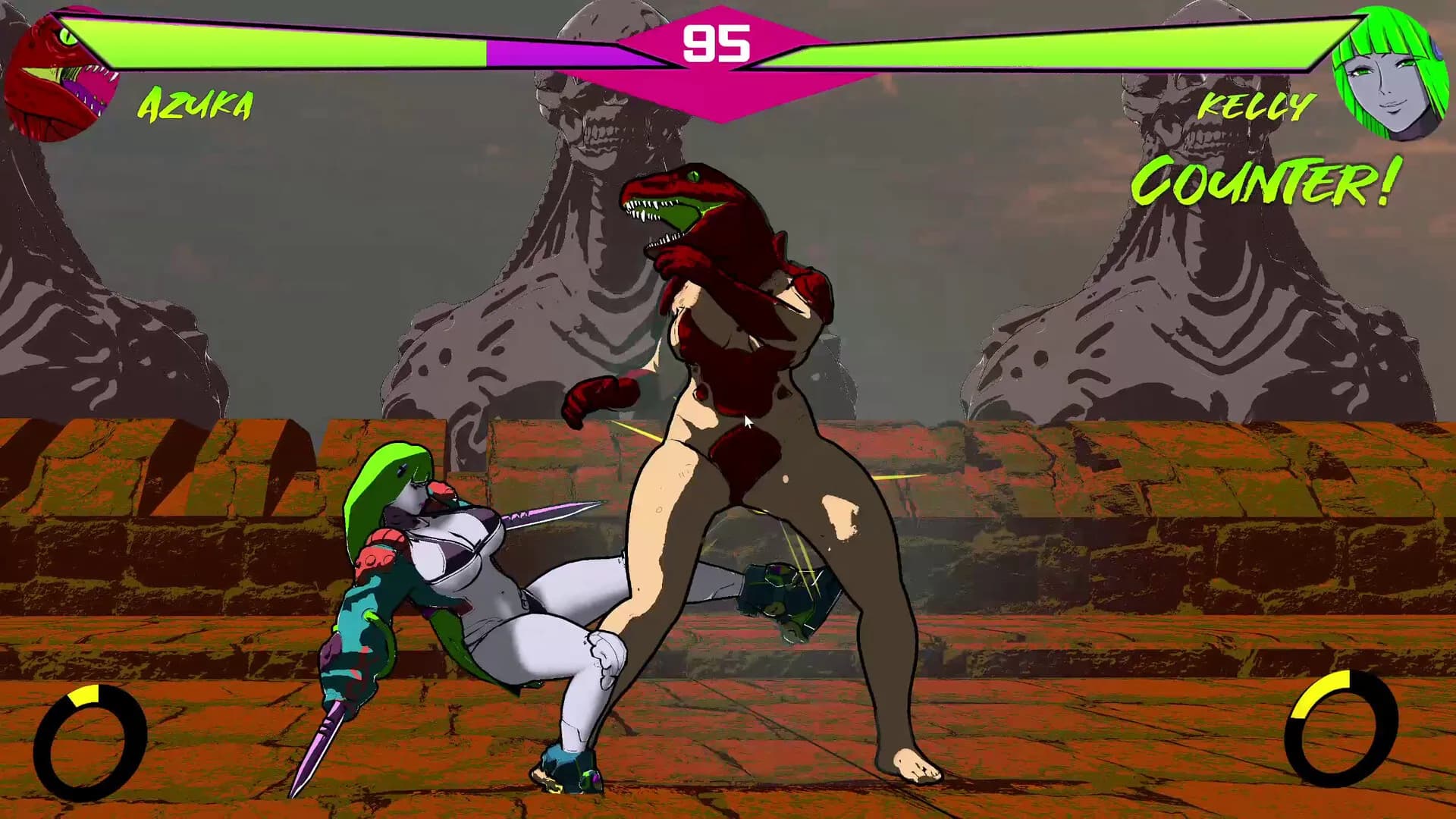Click the purple earring on Kelly's portrait
1456x819 pixels.
point(1437,50)
